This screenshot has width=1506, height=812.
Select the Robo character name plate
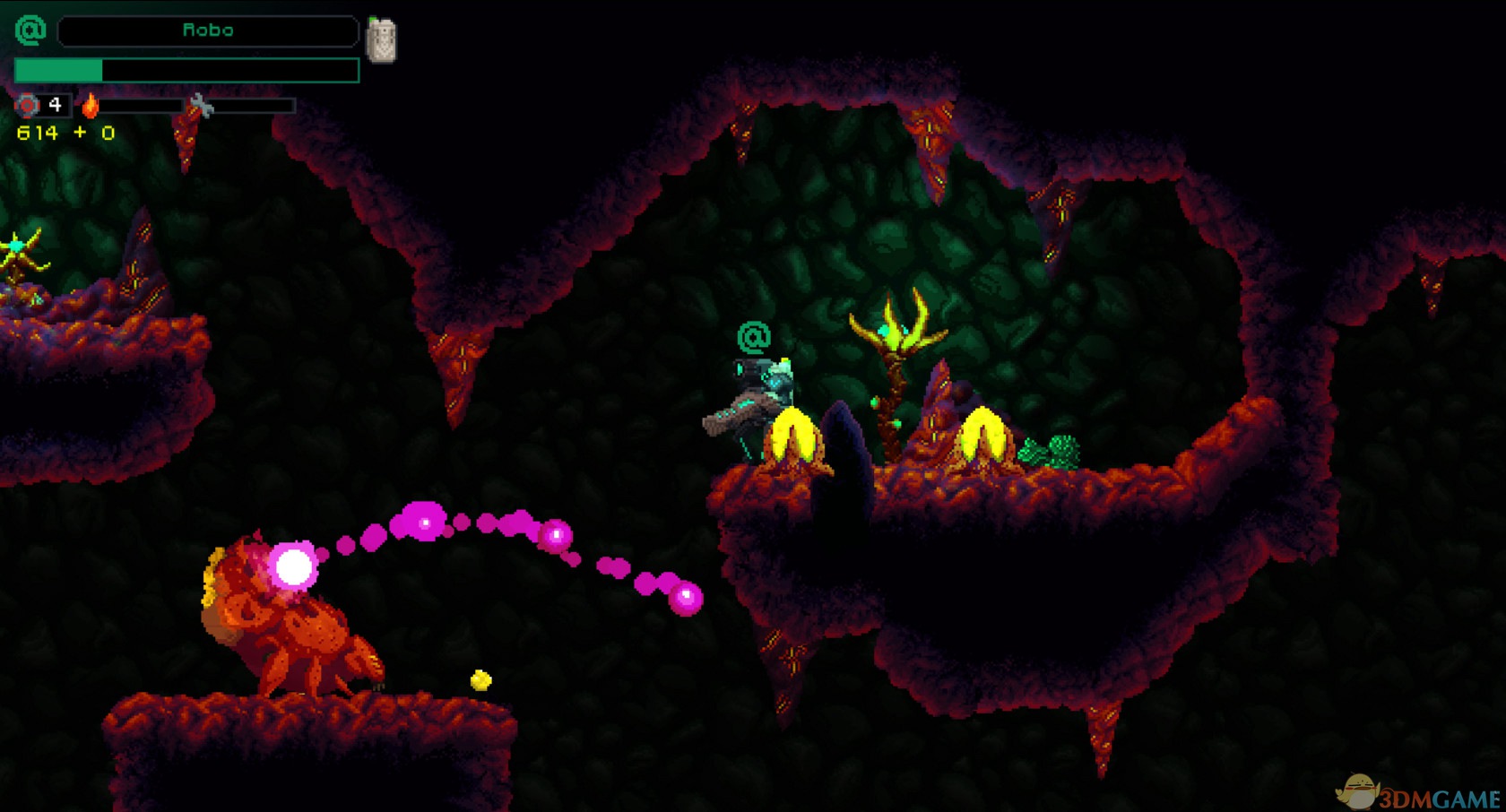pyautogui.click(x=208, y=30)
